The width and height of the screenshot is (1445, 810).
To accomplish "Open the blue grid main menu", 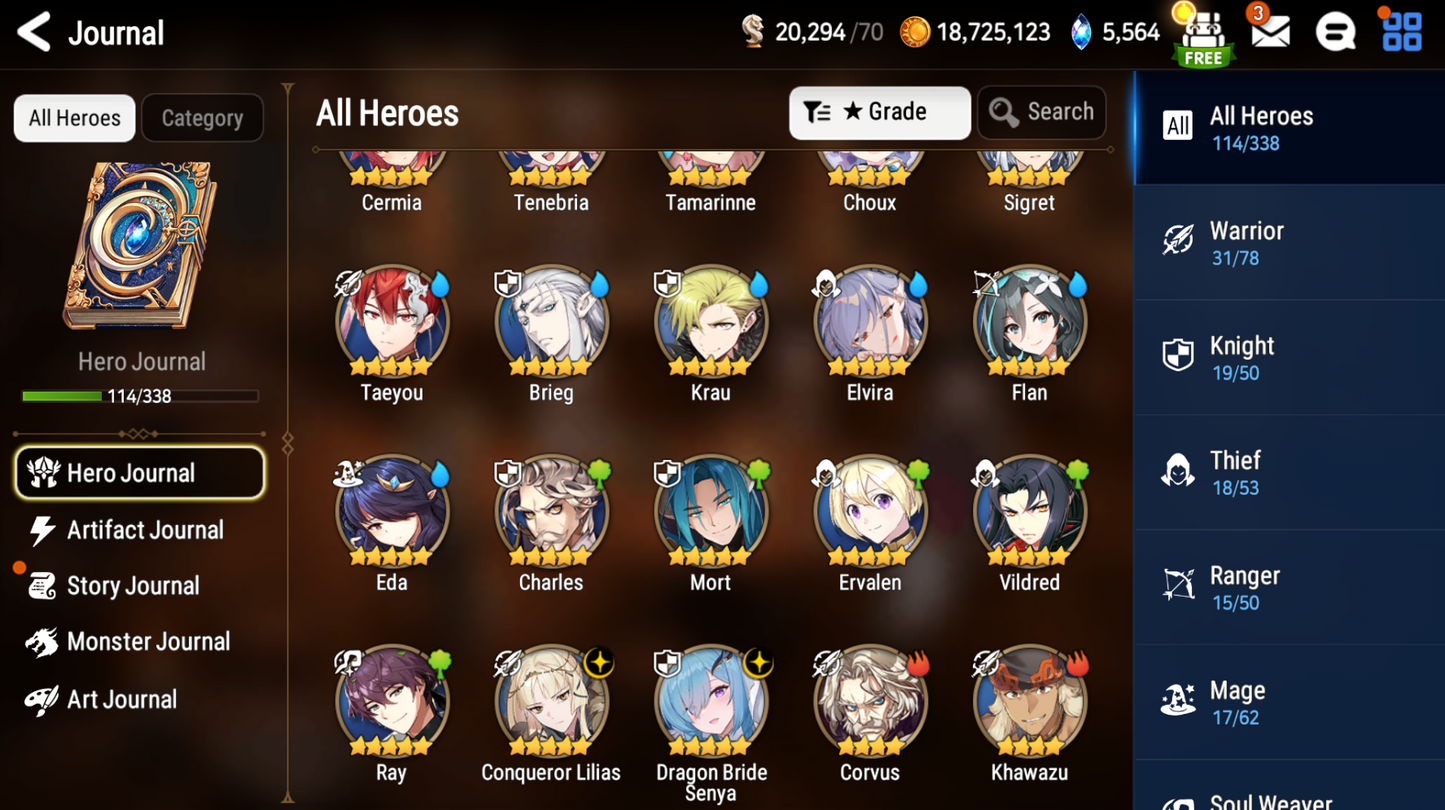I will point(1402,33).
